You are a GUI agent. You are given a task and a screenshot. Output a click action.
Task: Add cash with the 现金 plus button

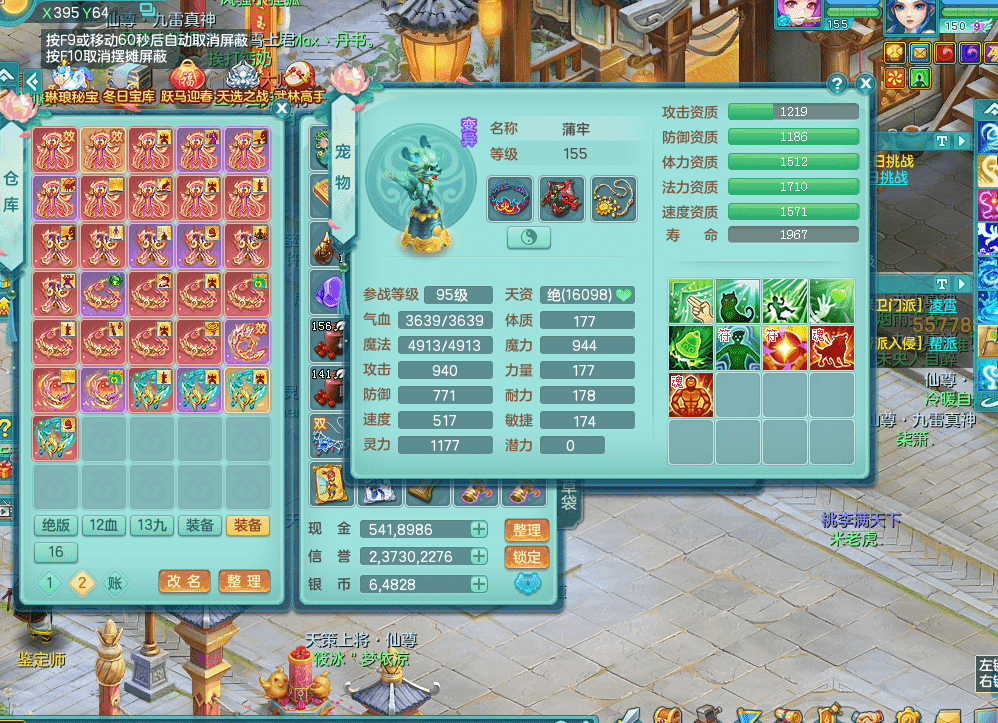pos(479,529)
